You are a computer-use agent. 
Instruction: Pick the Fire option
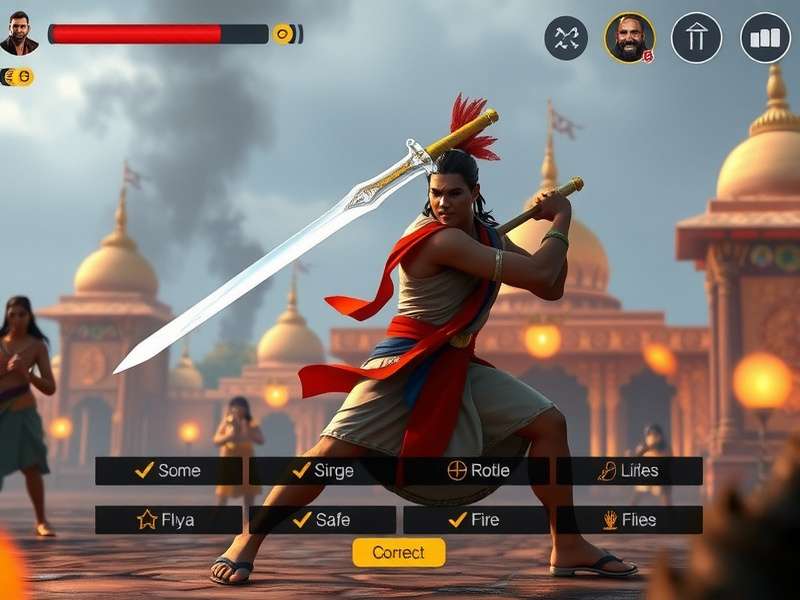pos(476,519)
